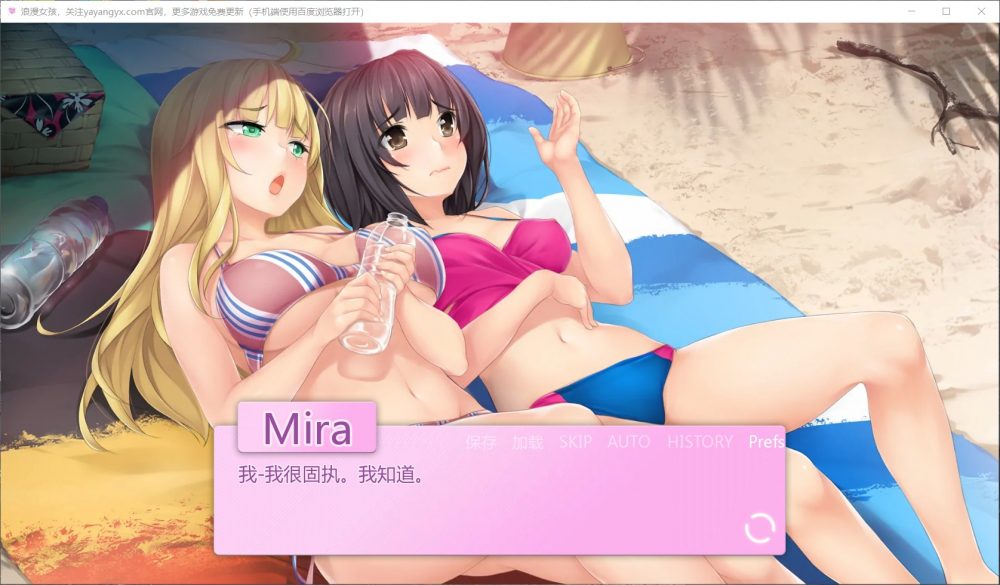This screenshot has width=1000, height=585.
Task: Open the 保存 save menu
Action: point(480,442)
